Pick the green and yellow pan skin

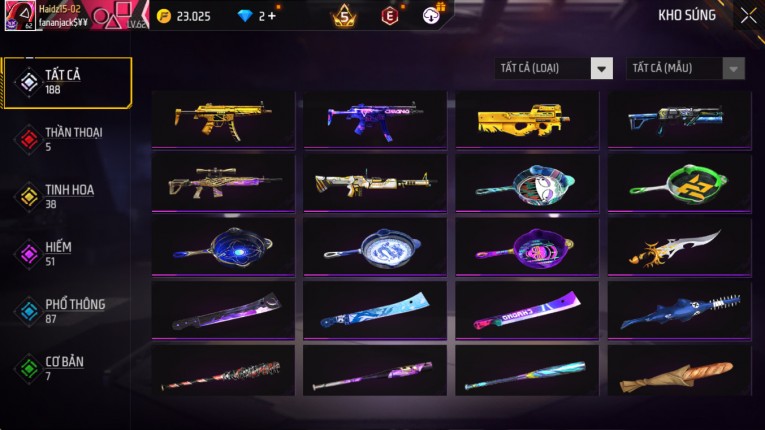[x=679, y=182]
